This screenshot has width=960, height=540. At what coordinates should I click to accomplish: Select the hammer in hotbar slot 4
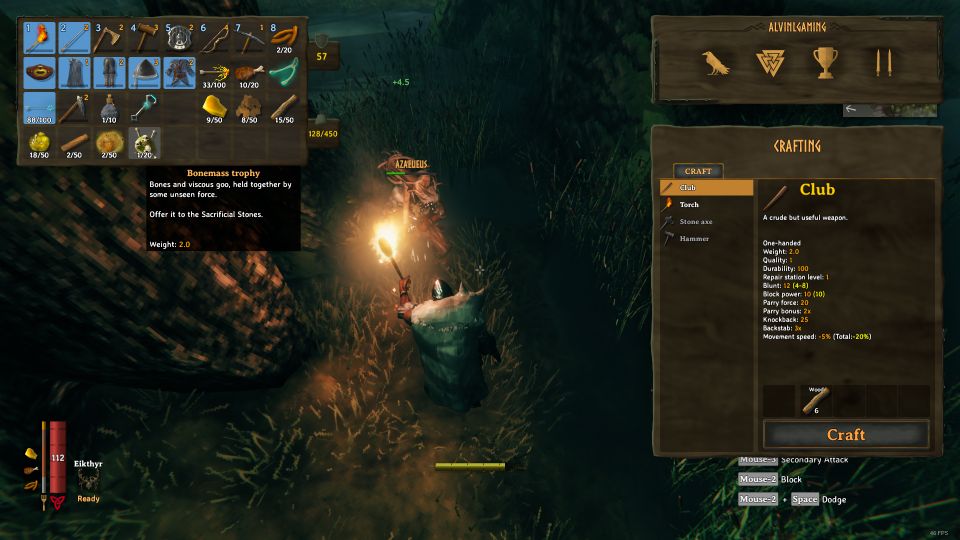[143, 38]
